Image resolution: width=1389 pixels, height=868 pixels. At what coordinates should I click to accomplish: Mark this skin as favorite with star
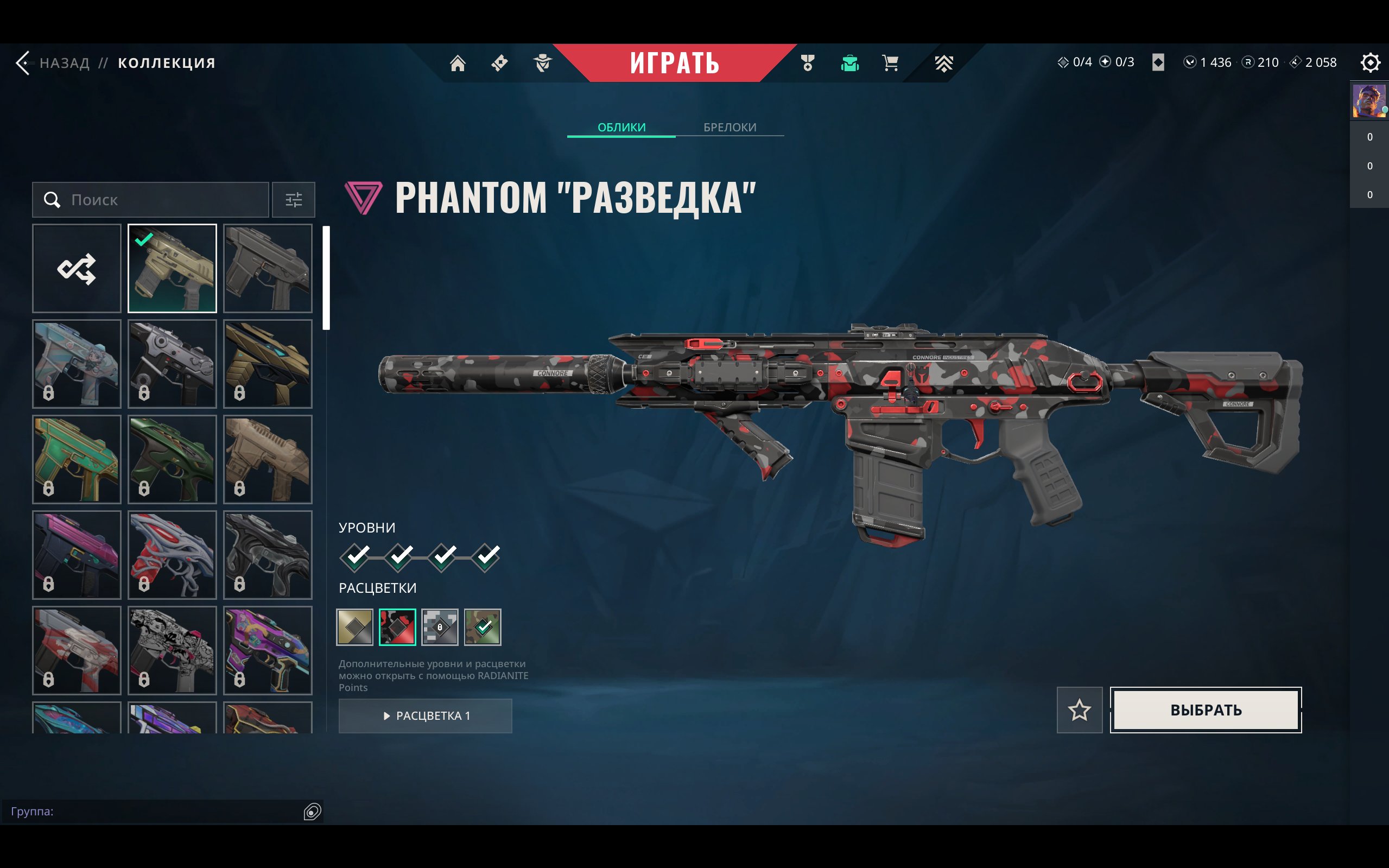point(1079,710)
